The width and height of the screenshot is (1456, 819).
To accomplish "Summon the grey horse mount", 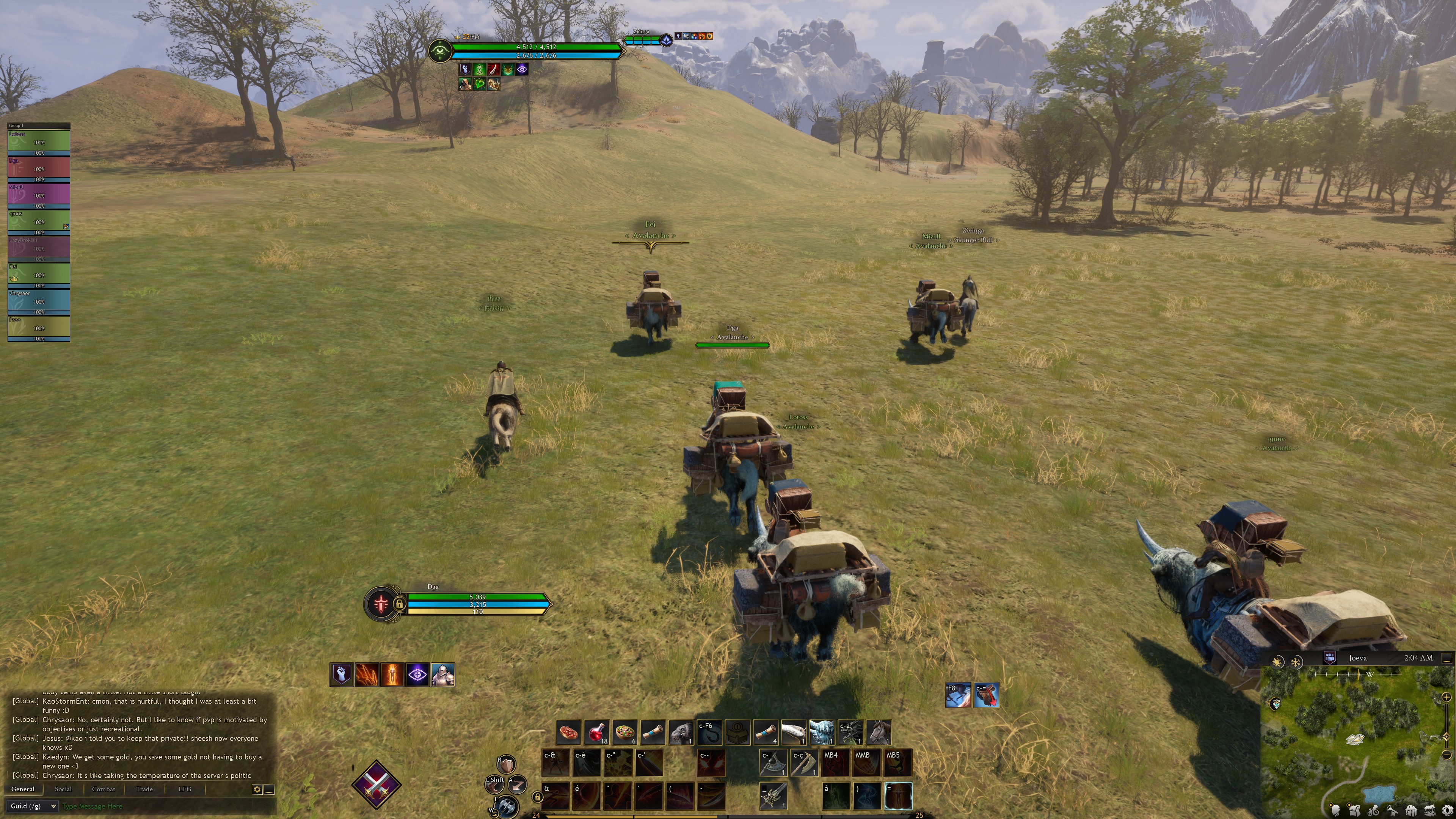I will 879,733.
